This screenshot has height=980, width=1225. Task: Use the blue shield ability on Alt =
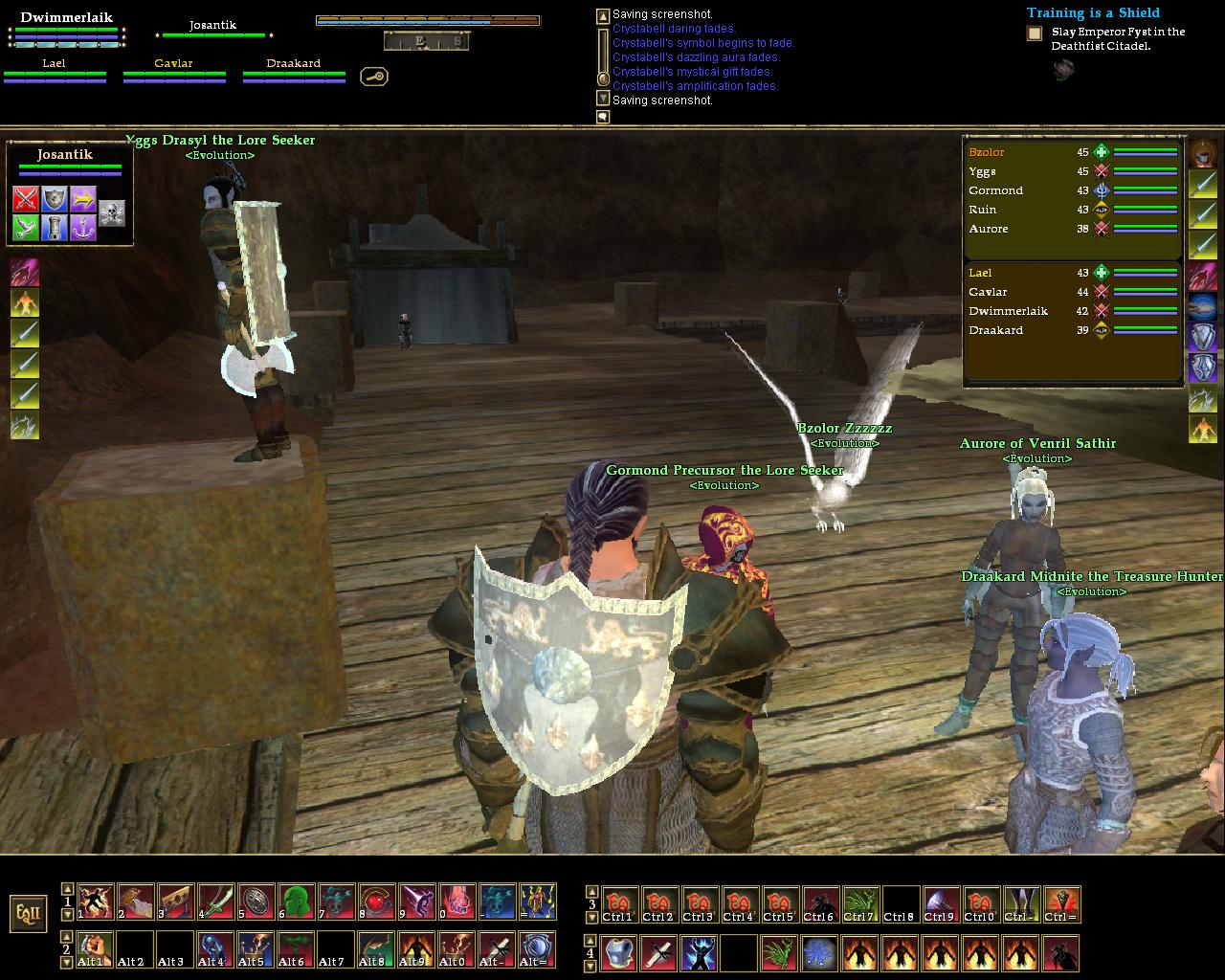538,949
